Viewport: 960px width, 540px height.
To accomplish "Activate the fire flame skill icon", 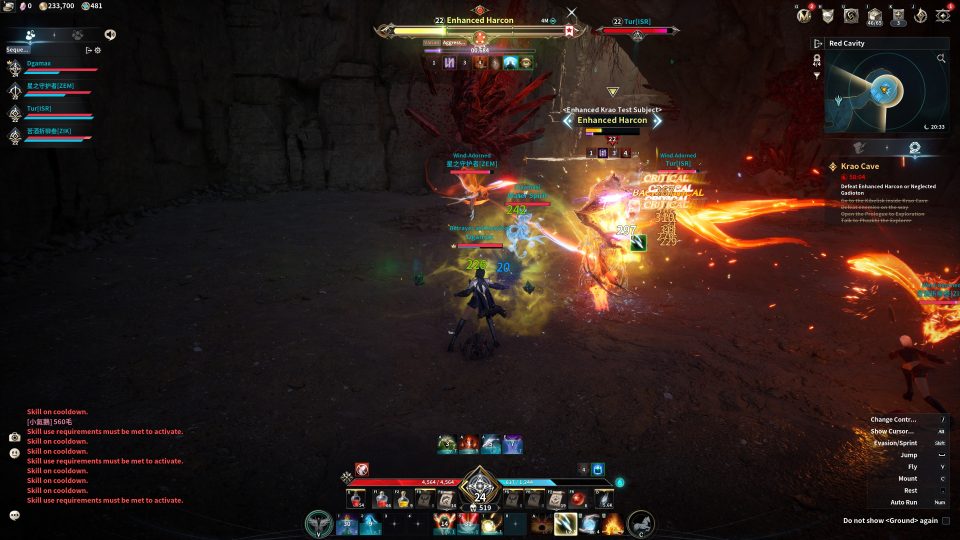I will pyautogui.click(x=612, y=523).
